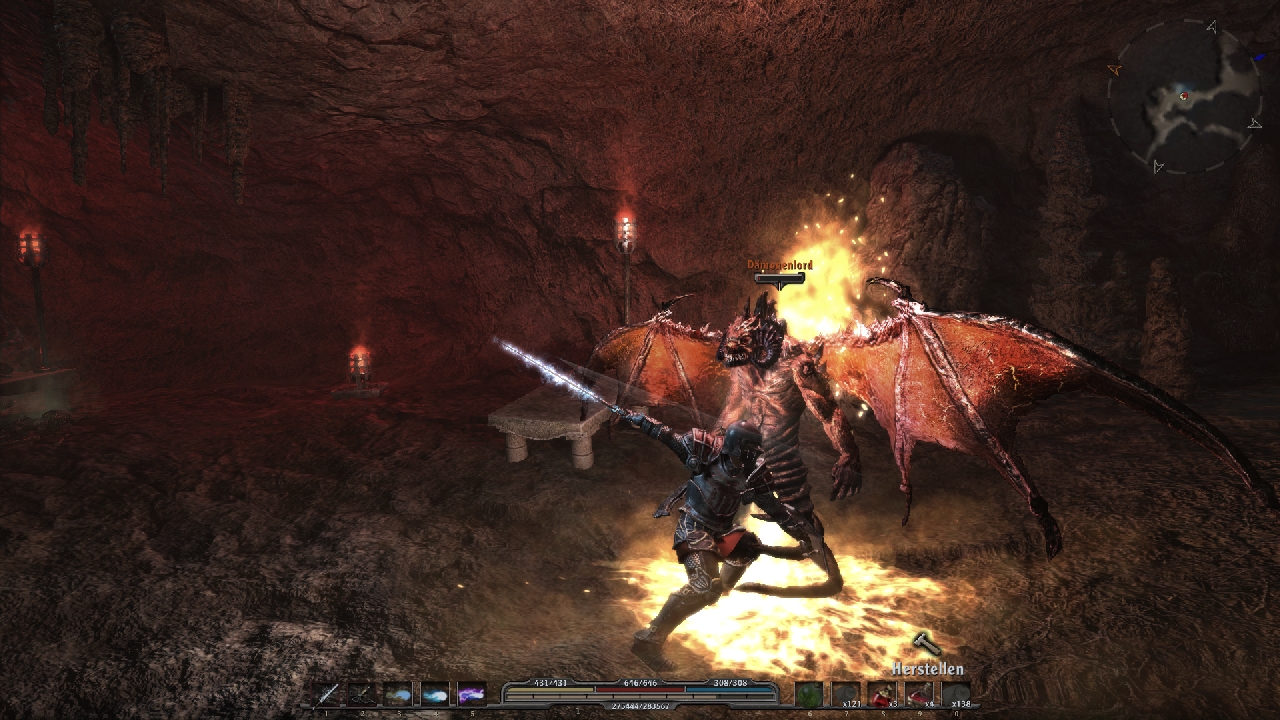
Task: Drink the red potion with 3 left
Action: coord(882,694)
